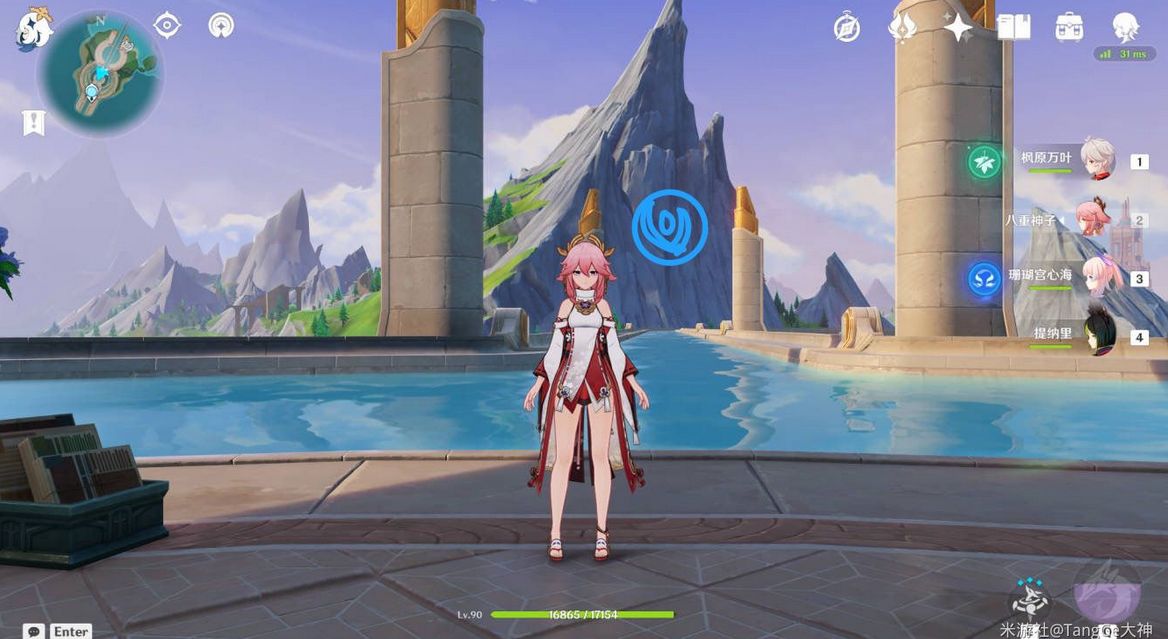Open the backpack inventory
This screenshot has width=1168, height=639.
(1069, 28)
